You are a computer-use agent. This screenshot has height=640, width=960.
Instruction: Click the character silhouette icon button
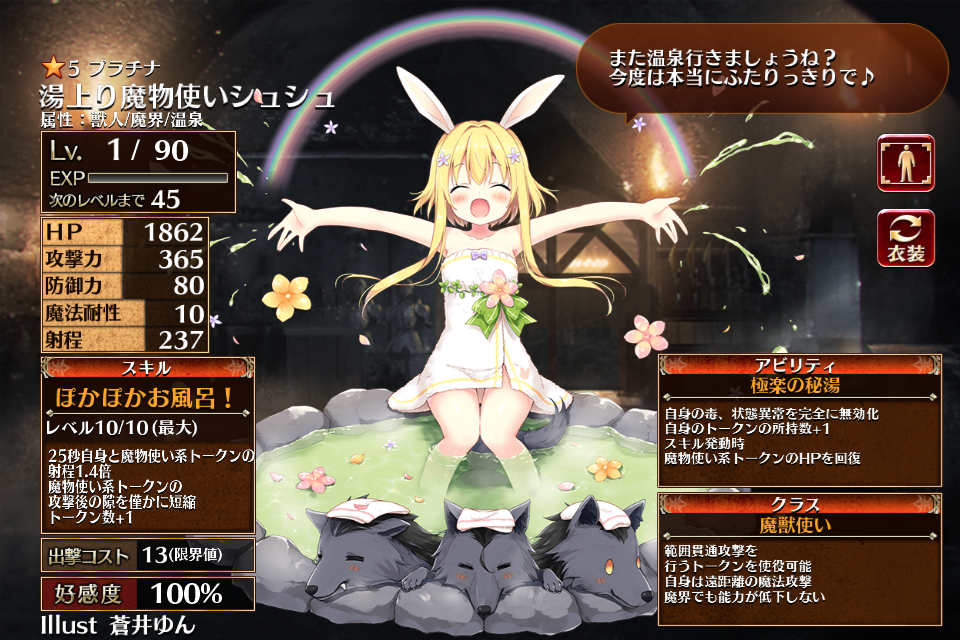(906, 163)
